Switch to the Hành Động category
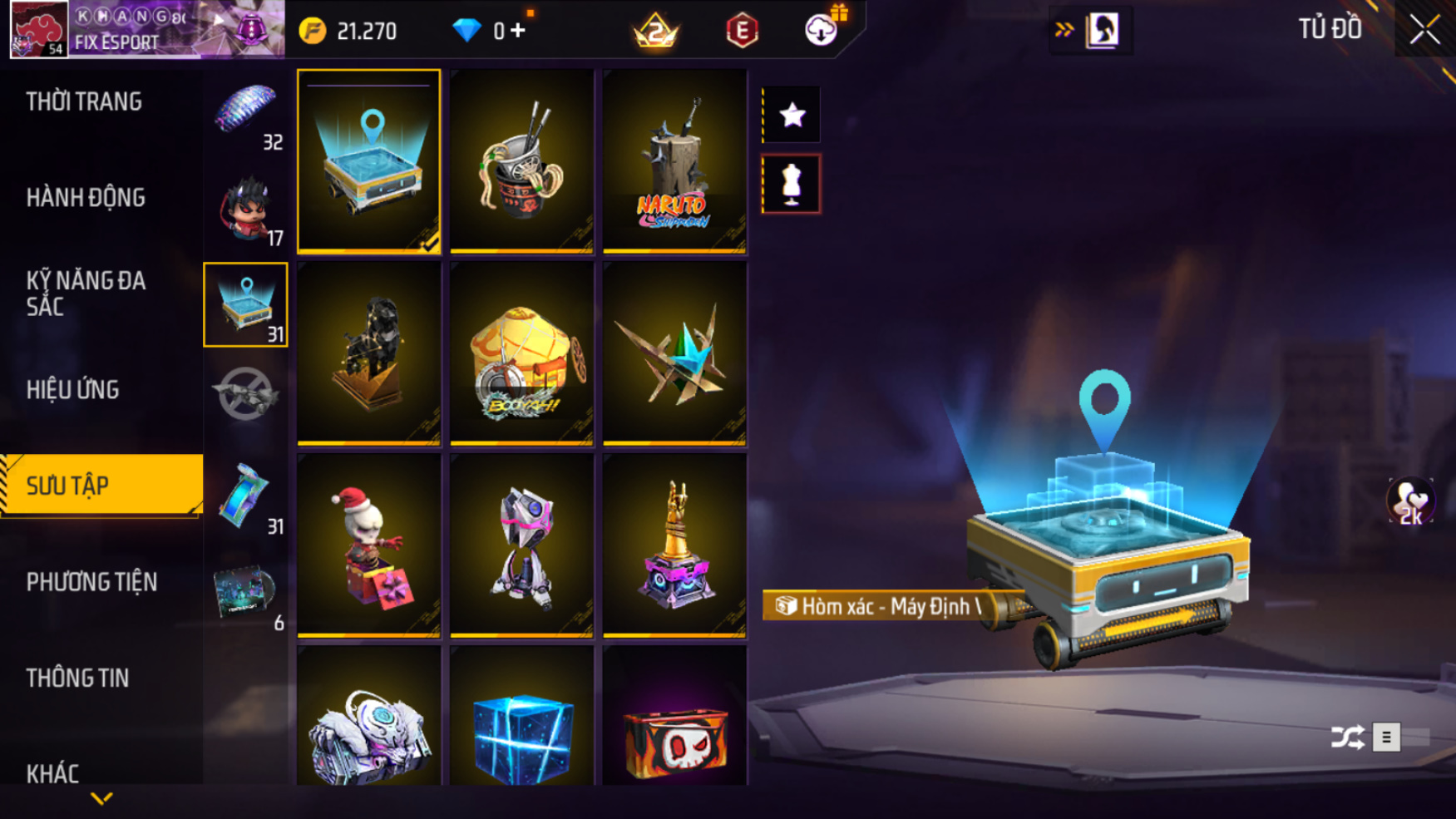 [86, 198]
